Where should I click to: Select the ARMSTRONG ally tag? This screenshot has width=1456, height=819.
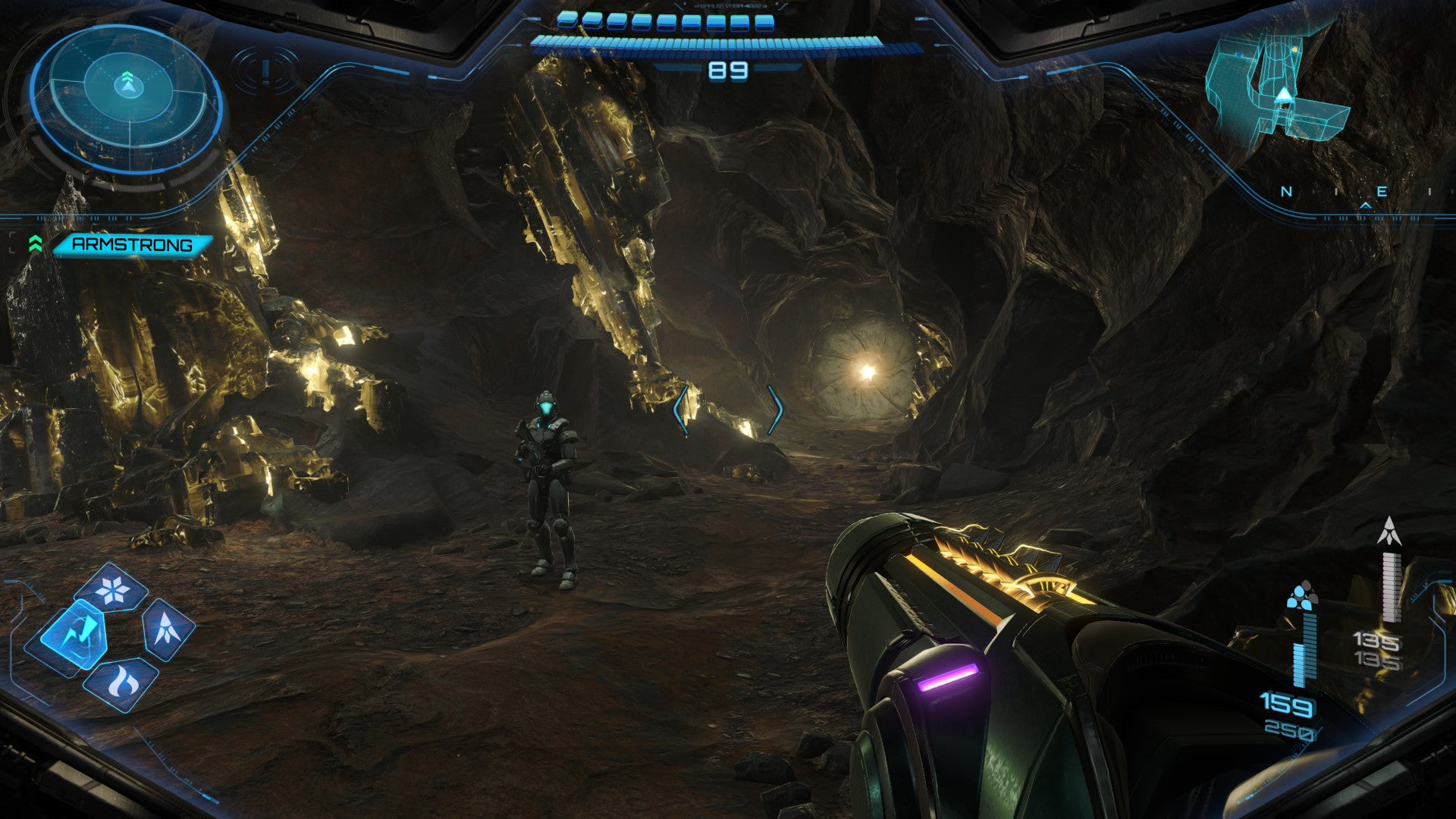click(130, 244)
